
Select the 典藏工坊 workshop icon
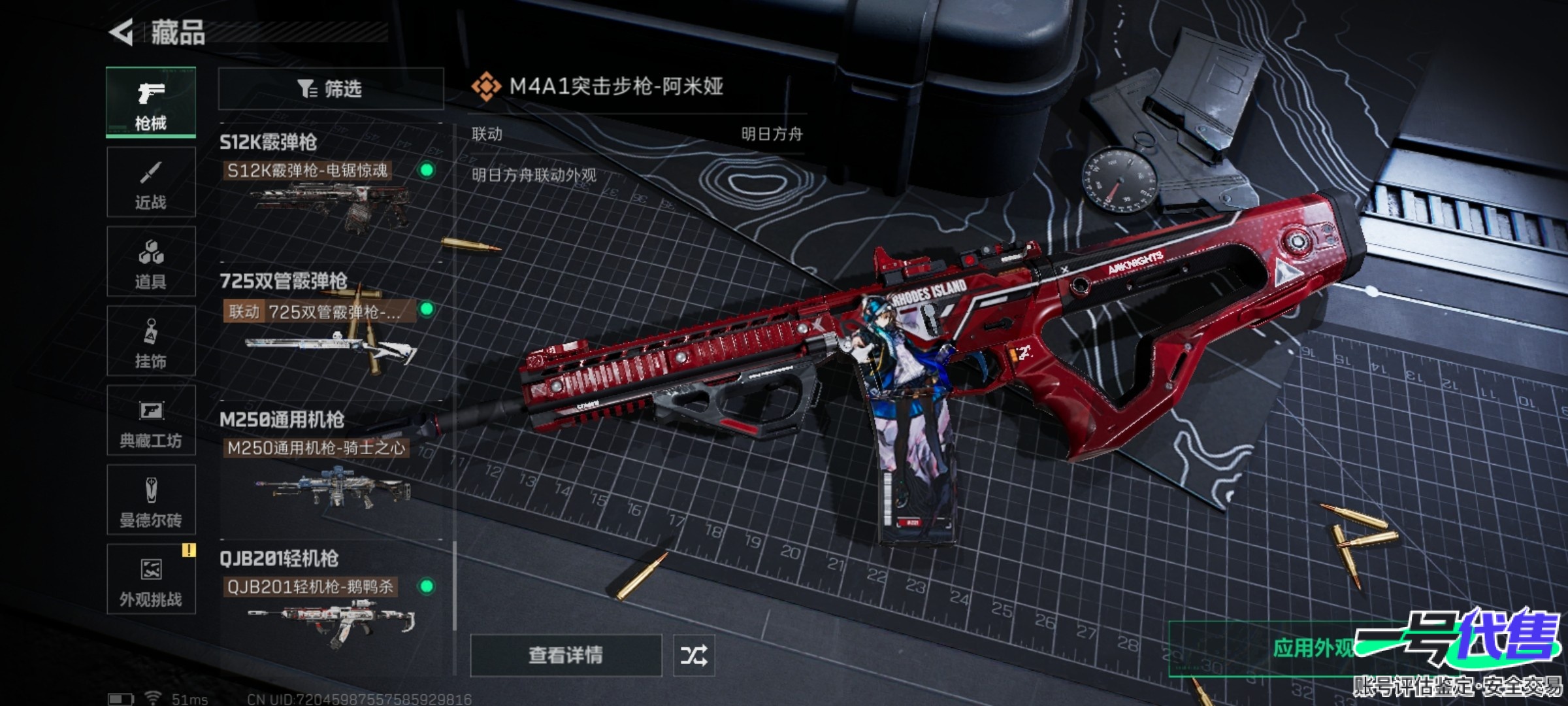151,422
